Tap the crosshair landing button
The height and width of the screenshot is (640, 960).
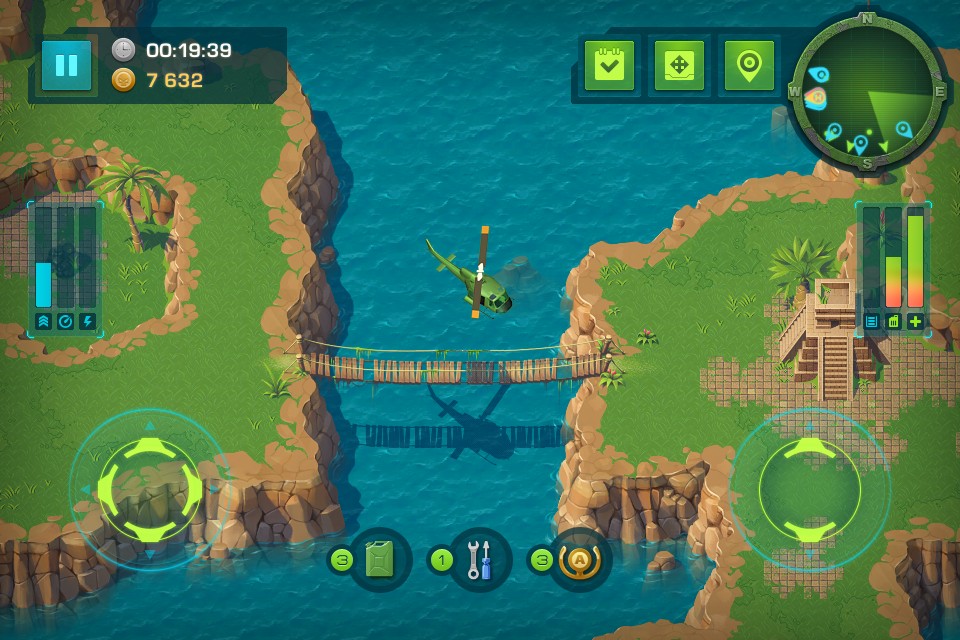point(679,66)
